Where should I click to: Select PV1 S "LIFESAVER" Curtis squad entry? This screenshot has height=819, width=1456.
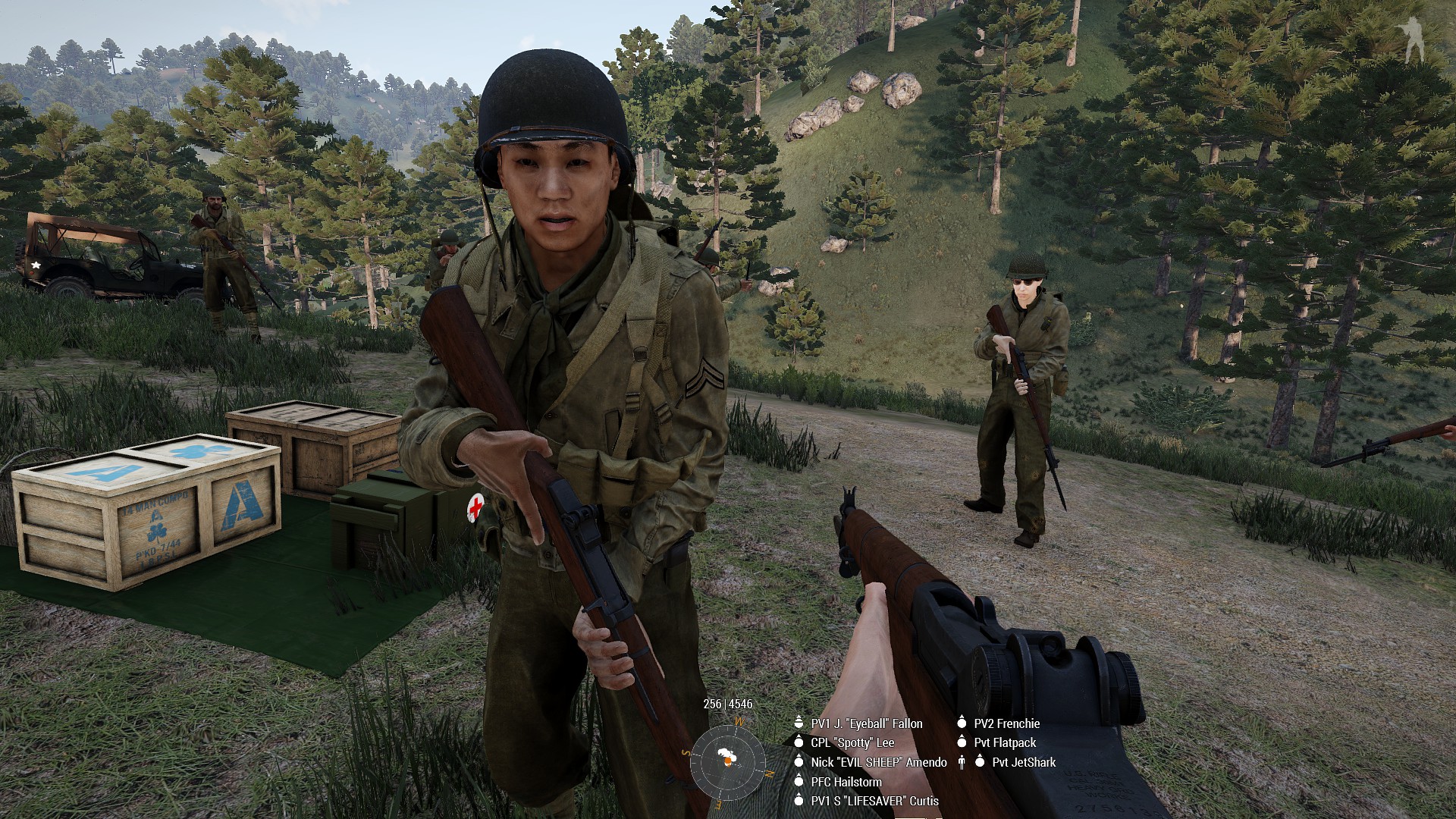click(x=874, y=801)
